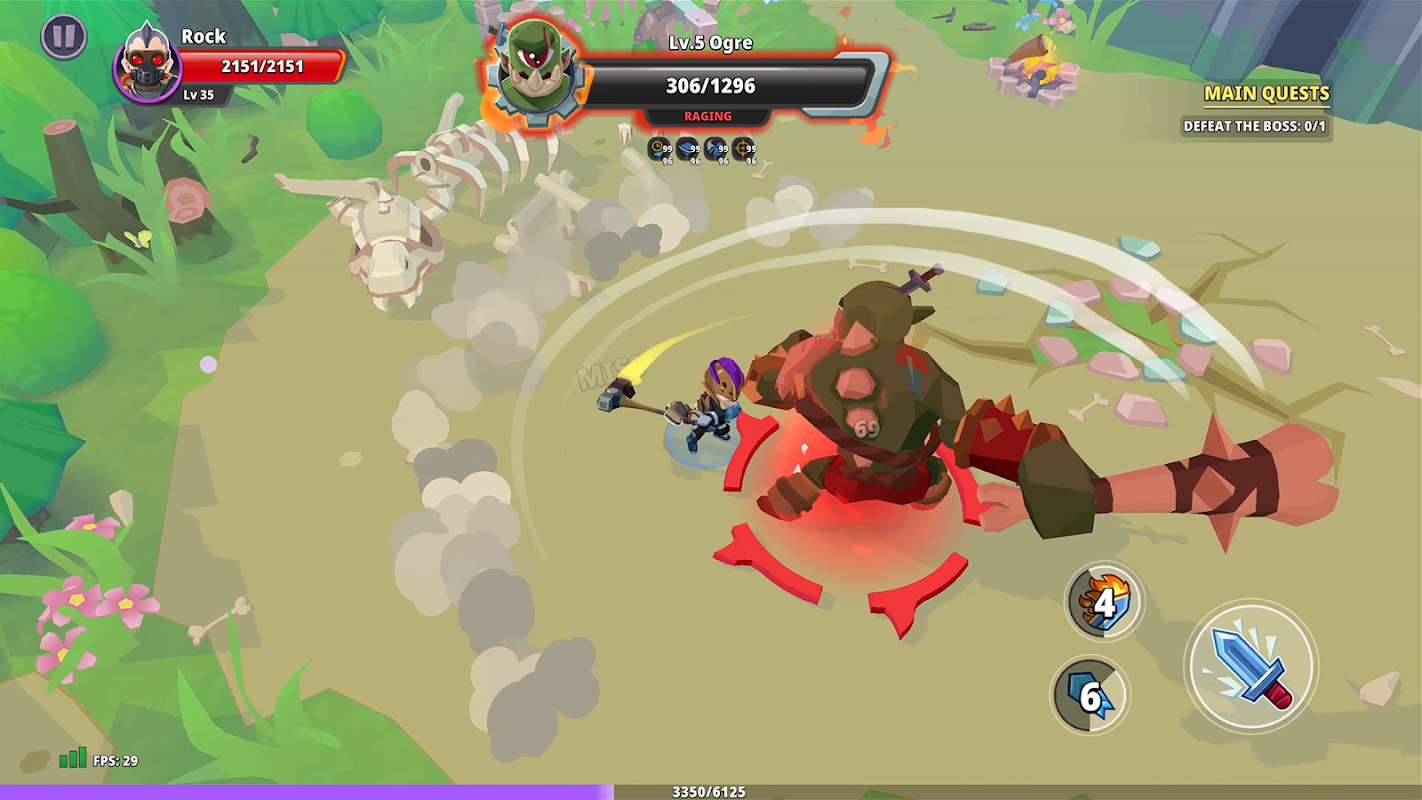Image resolution: width=1422 pixels, height=800 pixels.
Task: Tap the sword attack button
Action: [x=1251, y=666]
